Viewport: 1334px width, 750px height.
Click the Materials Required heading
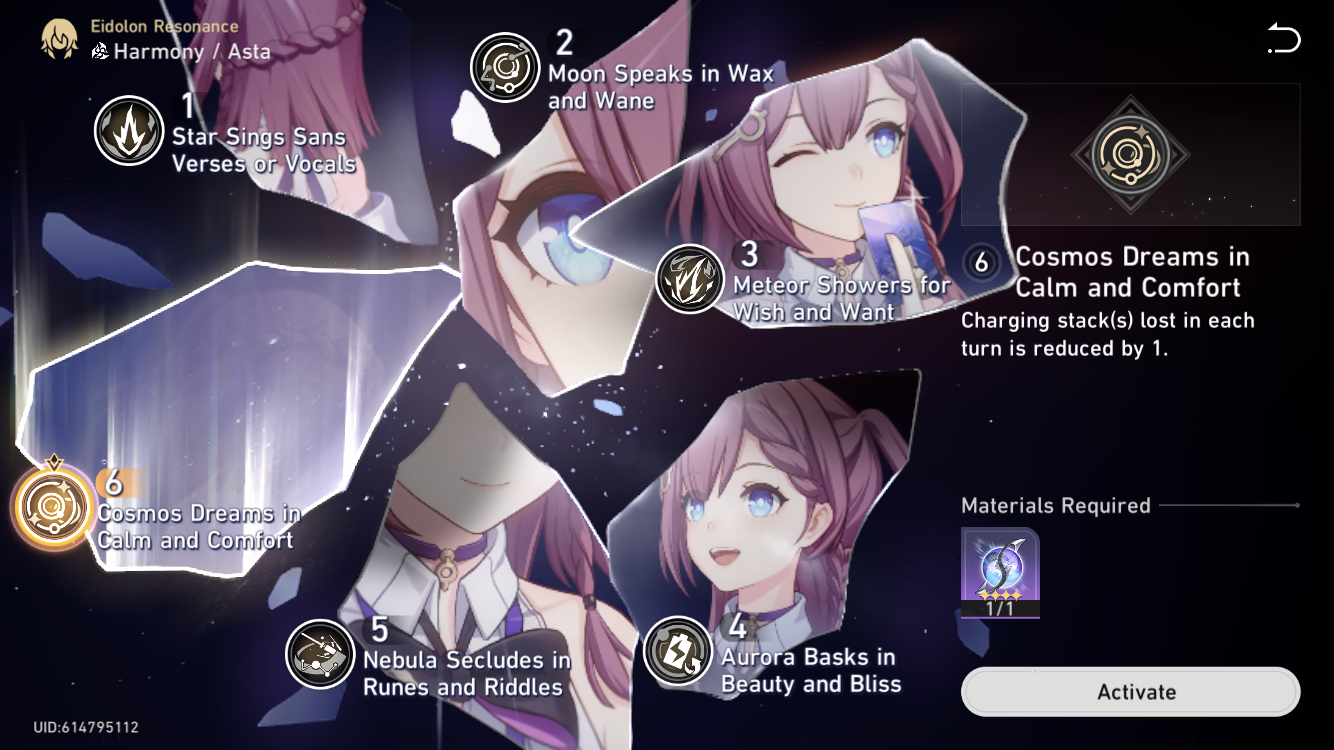[x=1056, y=506]
